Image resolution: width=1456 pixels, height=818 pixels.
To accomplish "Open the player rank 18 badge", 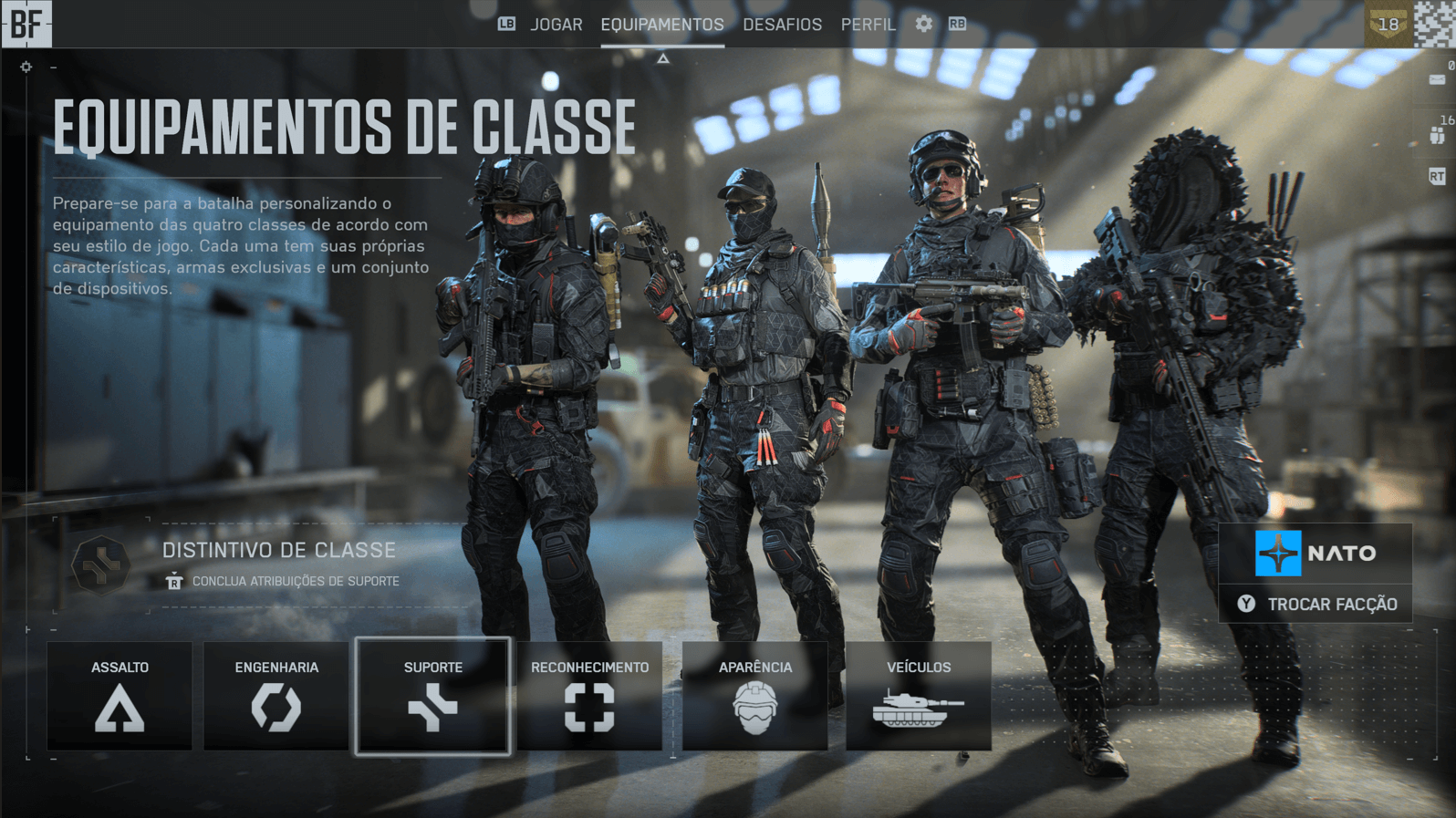I will pyautogui.click(x=1387, y=25).
